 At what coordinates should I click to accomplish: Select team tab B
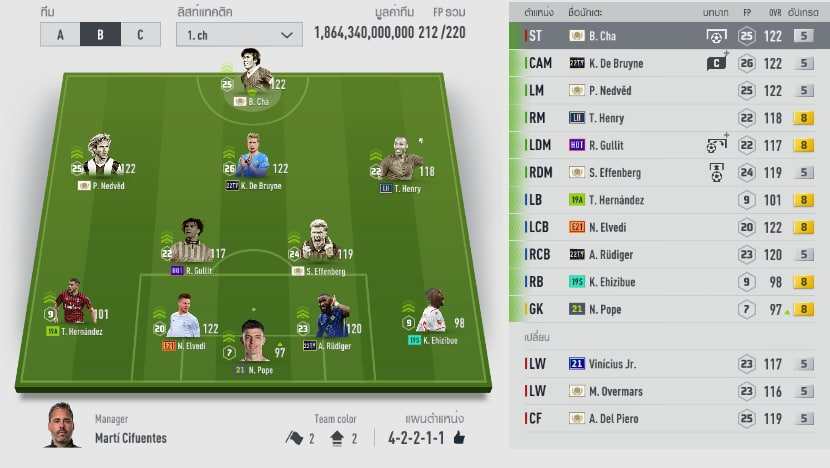(100, 35)
